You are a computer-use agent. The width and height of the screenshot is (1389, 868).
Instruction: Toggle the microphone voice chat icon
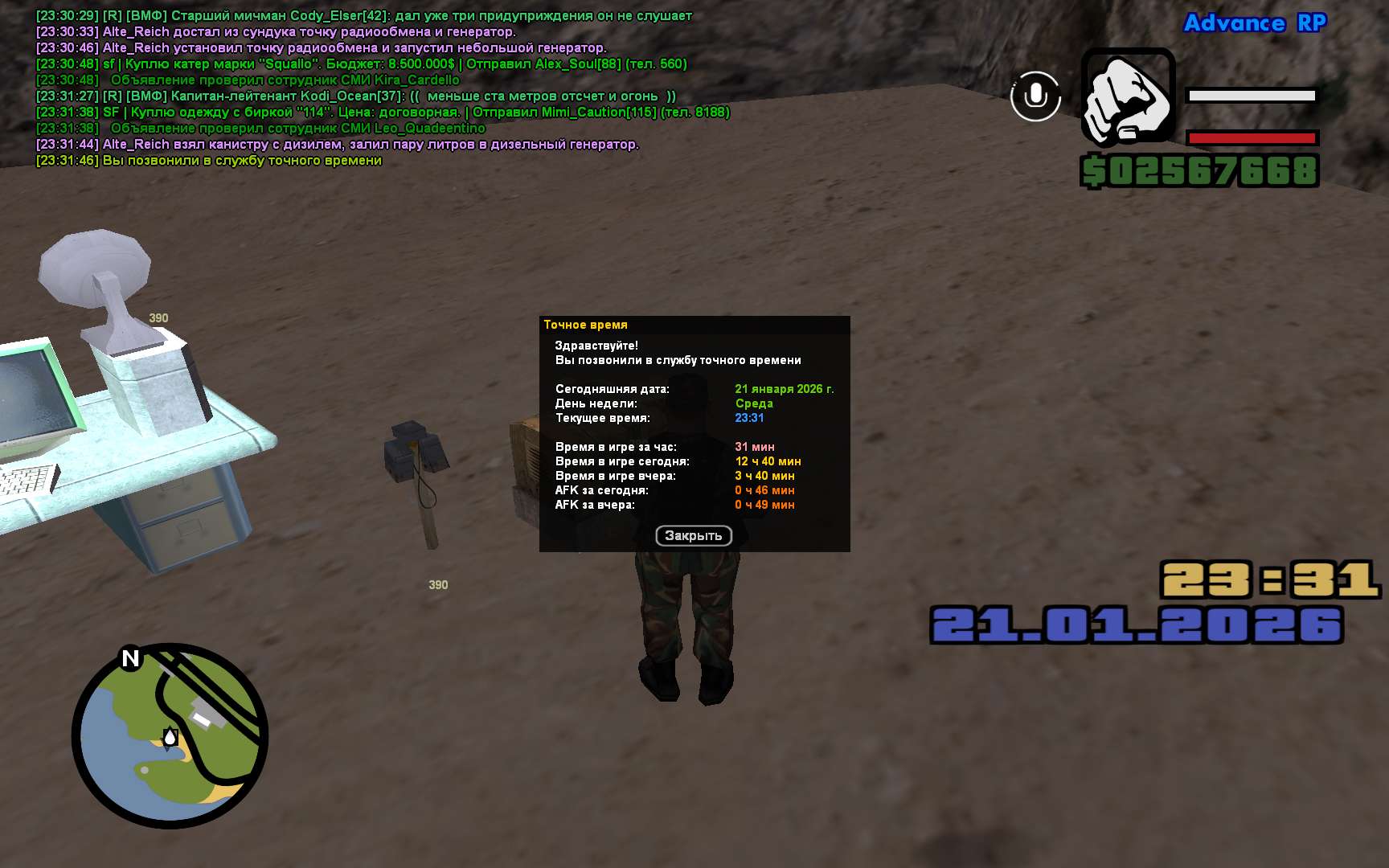[1035, 96]
